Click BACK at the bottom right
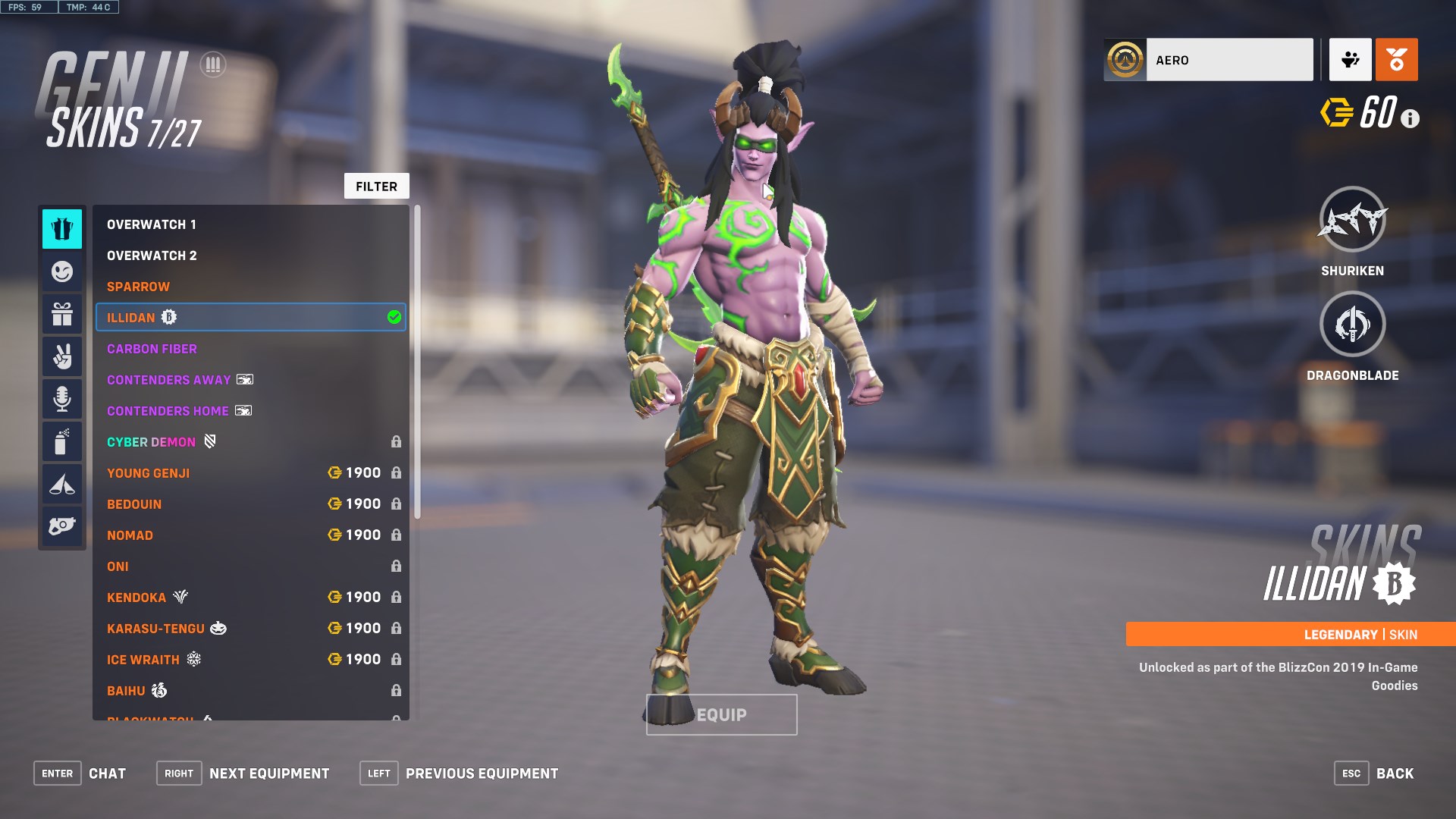1456x819 pixels. click(x=1395, y=773)
